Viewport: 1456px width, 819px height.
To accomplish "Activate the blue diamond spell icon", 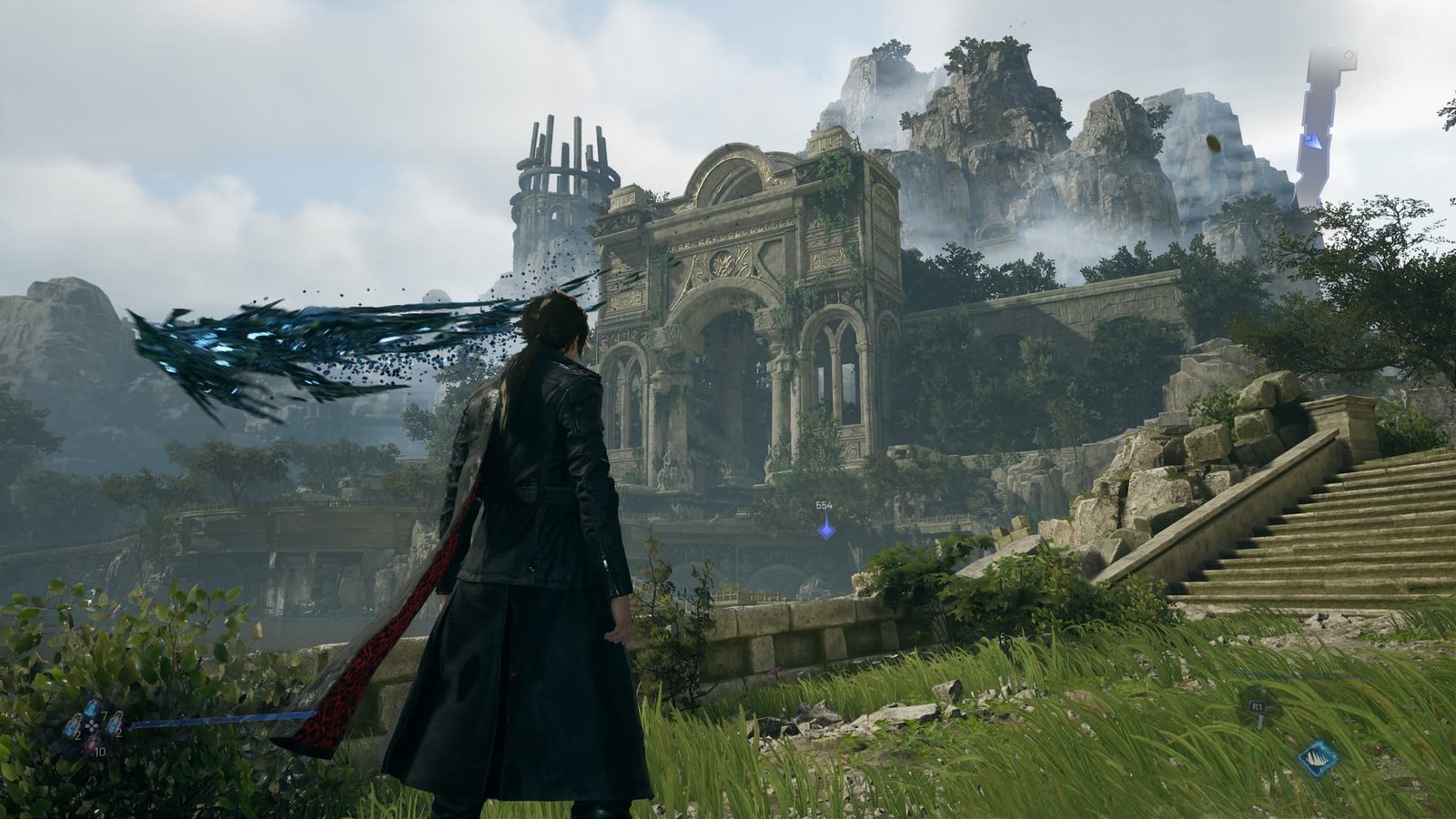I will [1318, 758].
